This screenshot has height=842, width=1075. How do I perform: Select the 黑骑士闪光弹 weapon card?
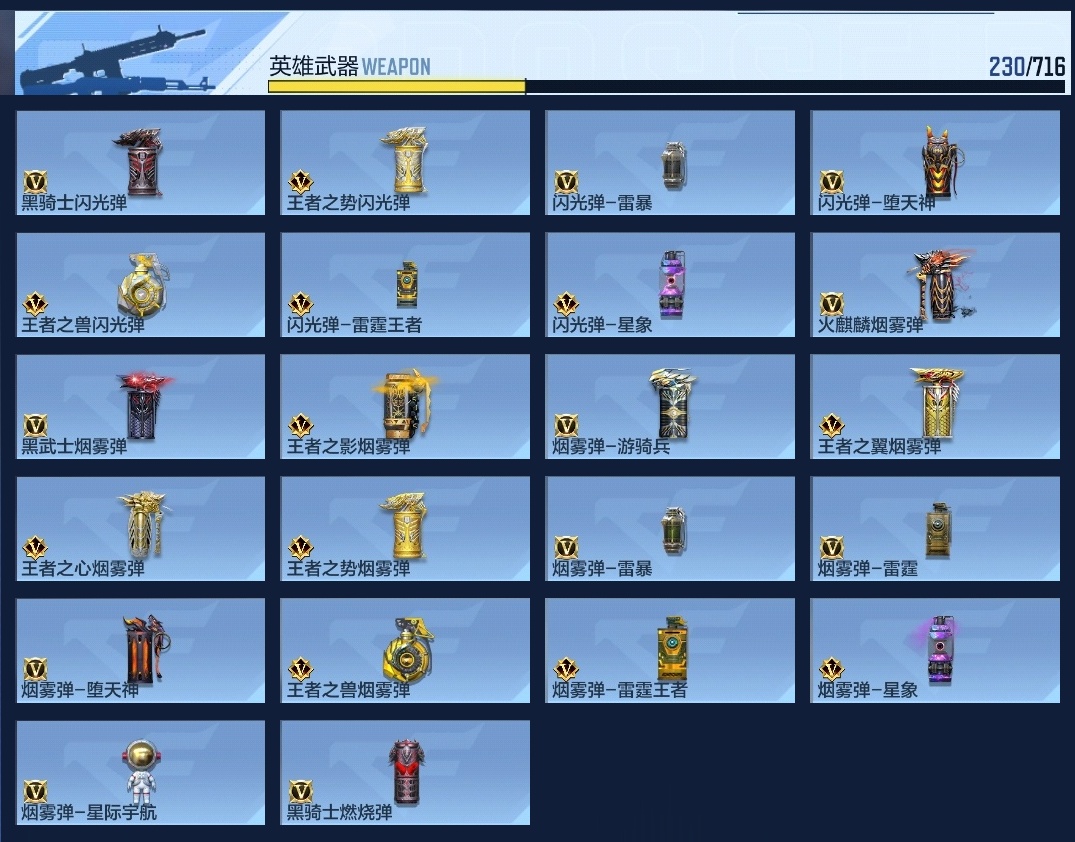(141, 162)
